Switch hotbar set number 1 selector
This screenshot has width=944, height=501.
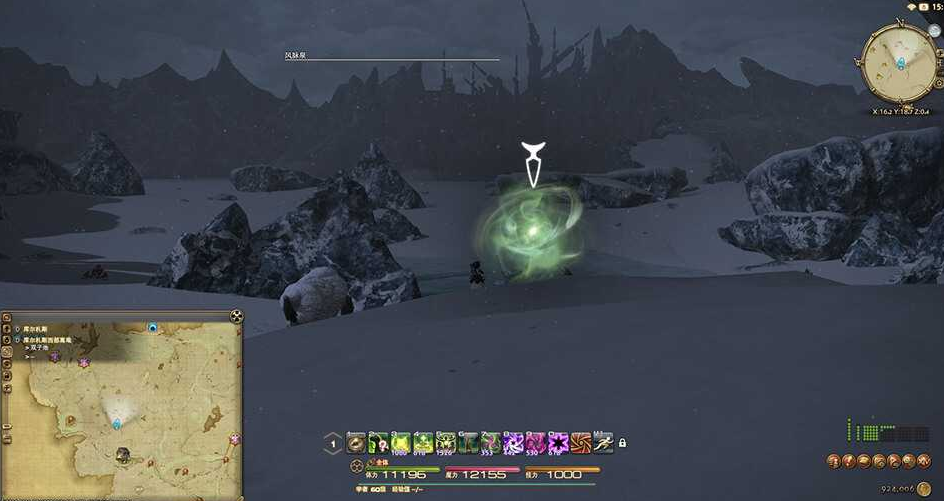[333, 442]
